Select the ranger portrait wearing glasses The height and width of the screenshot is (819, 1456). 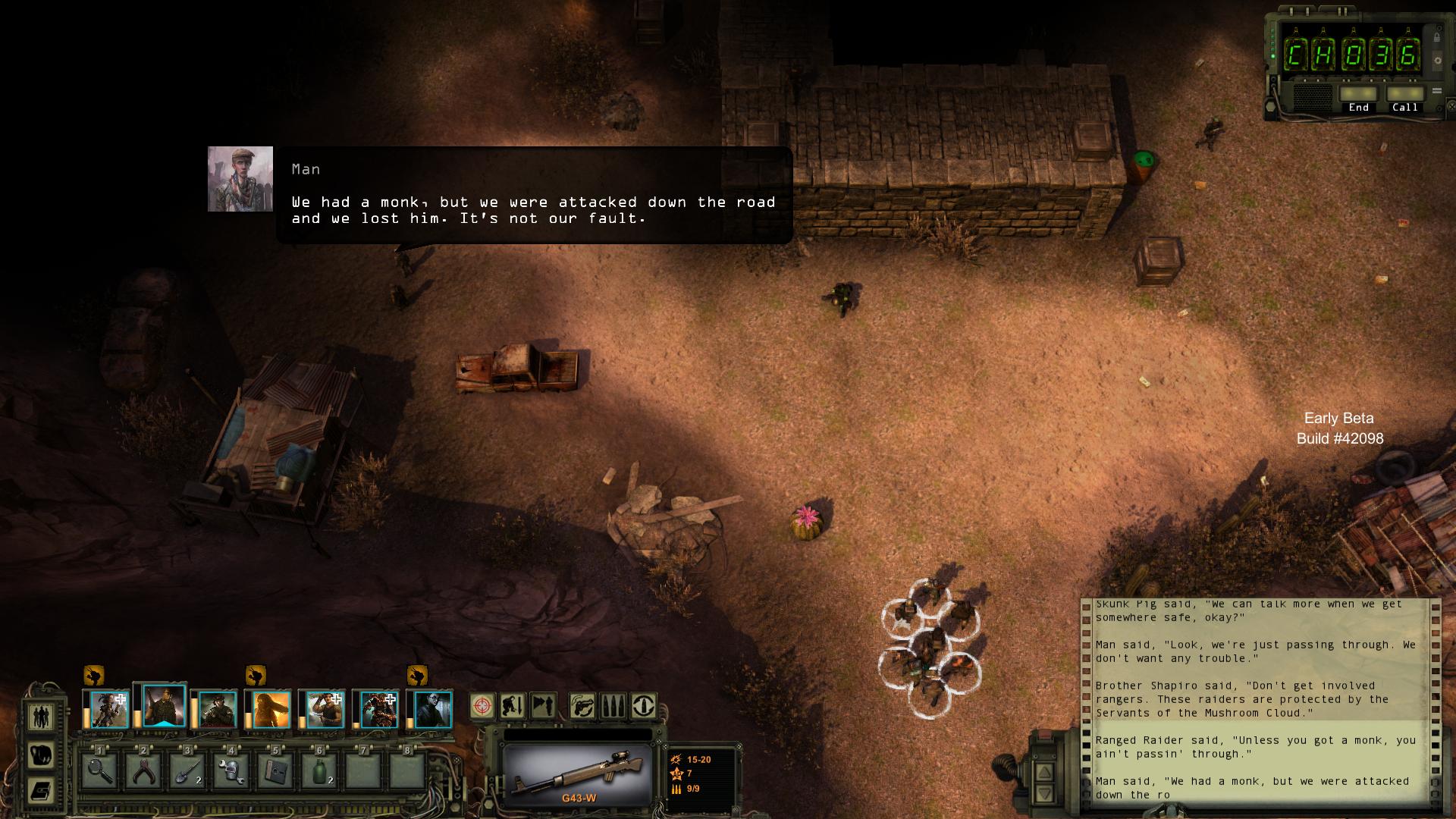coord(433,710)
